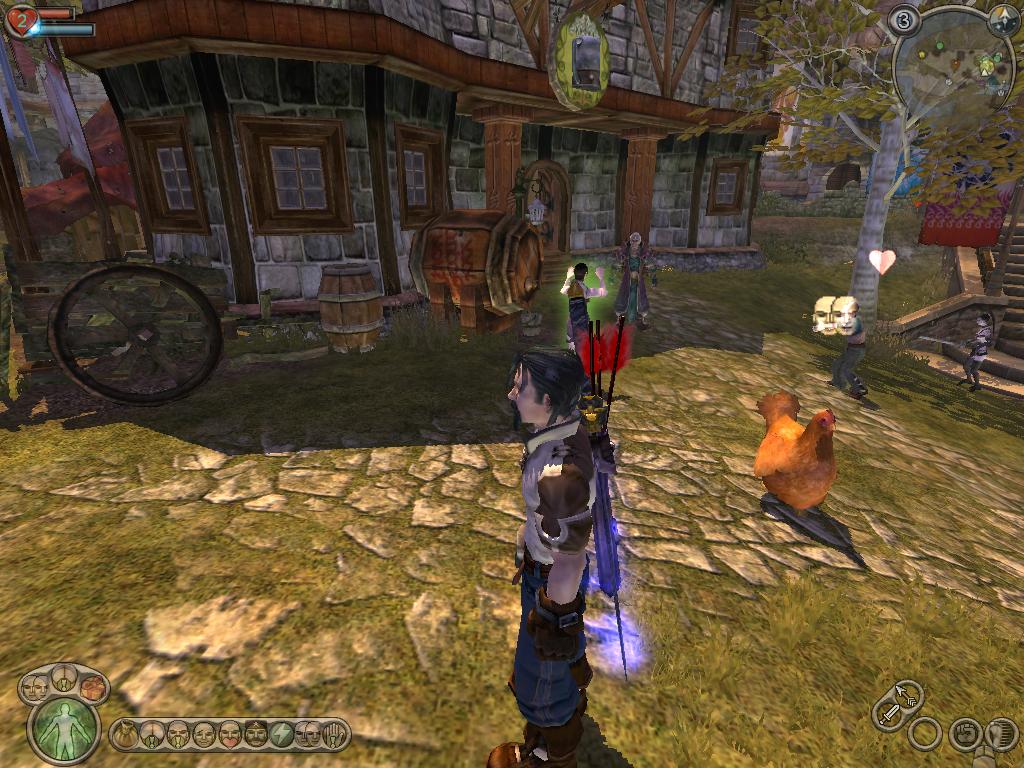
Task: Select the compass icon beside the minimap
Action: pyautogui.click(x=1002, y=20)
